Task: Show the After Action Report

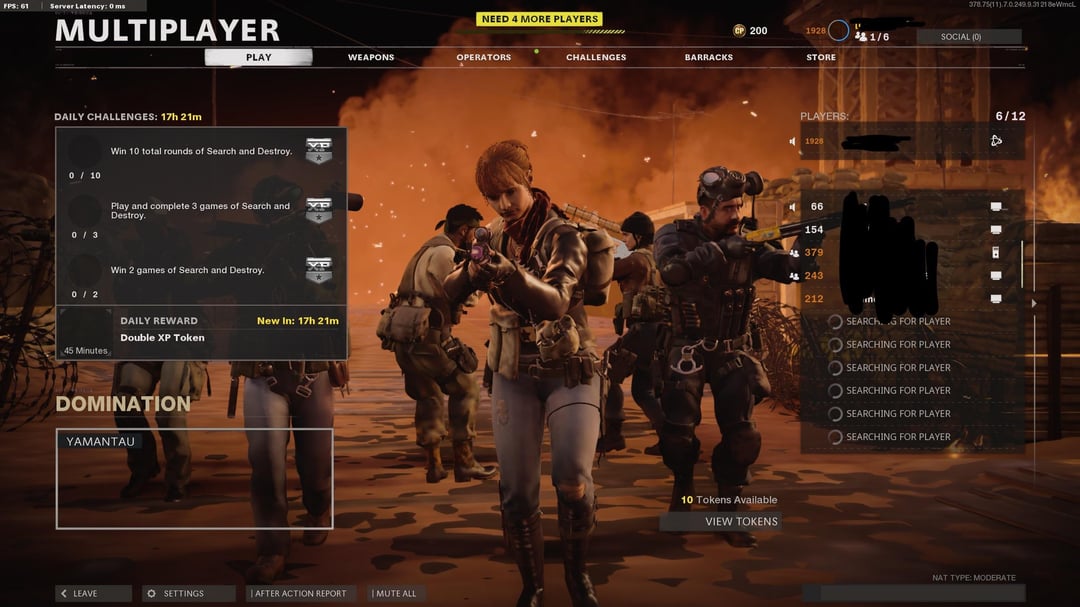Action: click(x=300, y=593)
